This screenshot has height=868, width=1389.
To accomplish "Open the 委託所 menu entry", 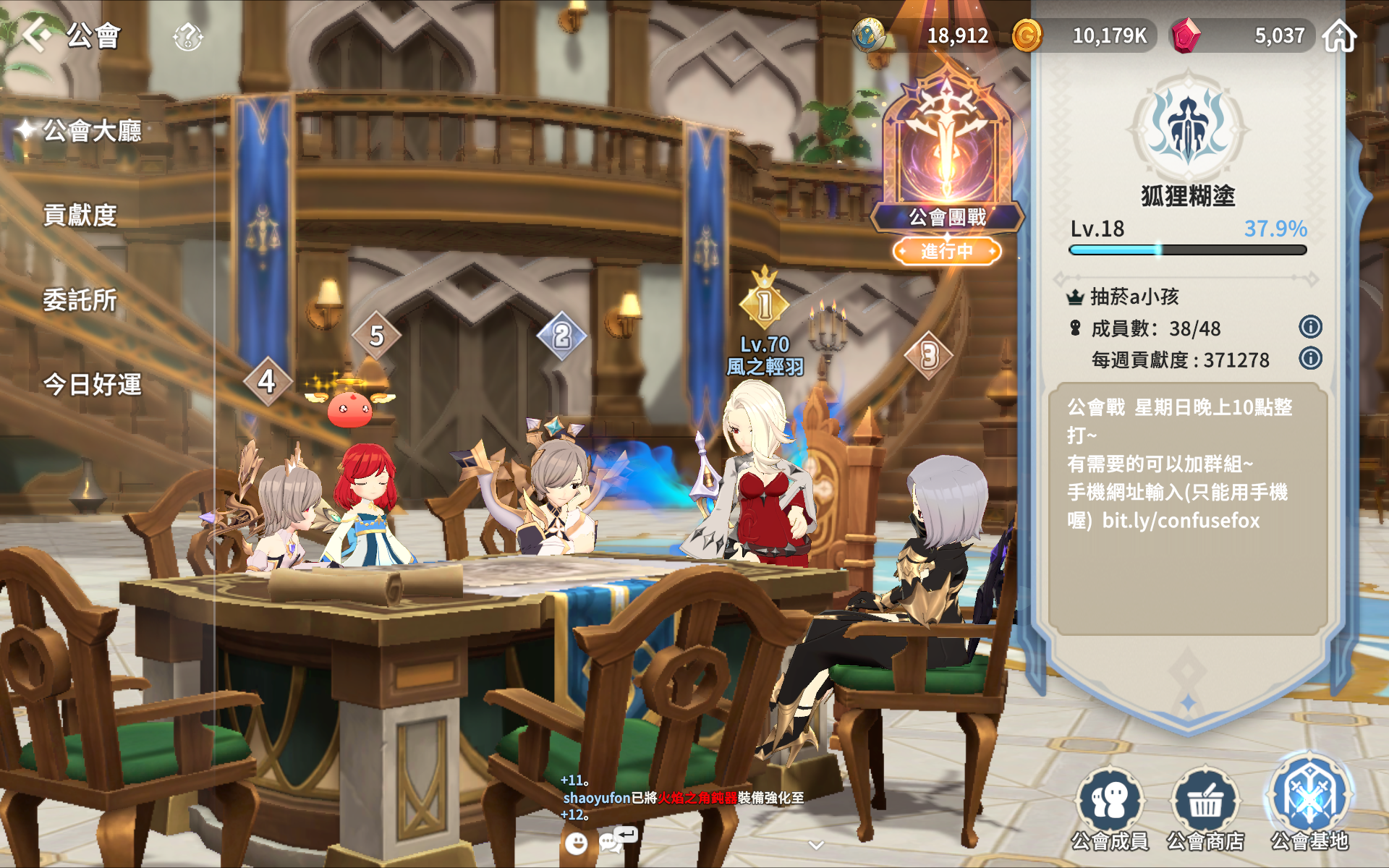I will [80, 299].
